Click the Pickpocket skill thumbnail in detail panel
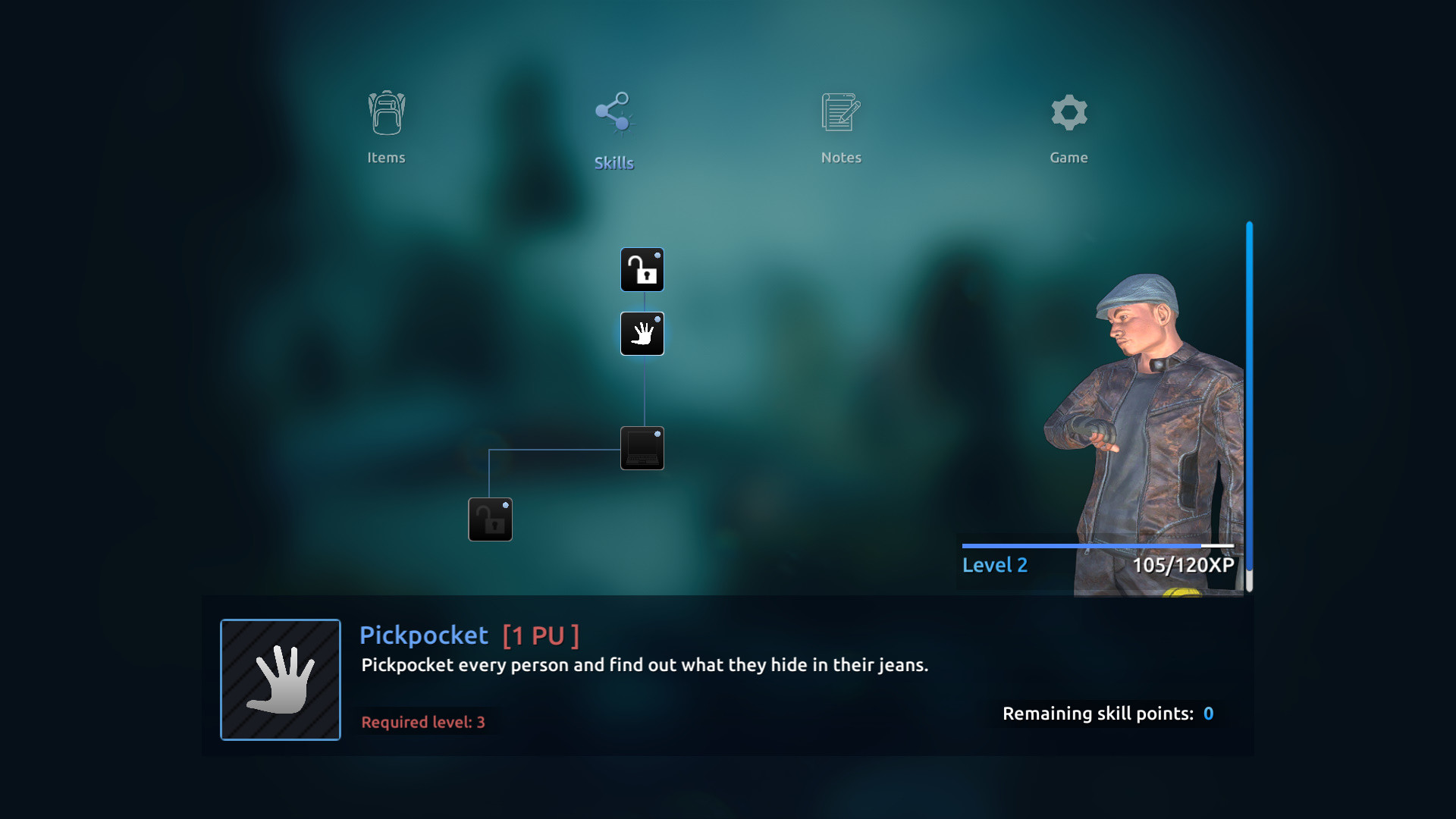Viewport: 1456px width, 819px height. click(x=280, y=679)
